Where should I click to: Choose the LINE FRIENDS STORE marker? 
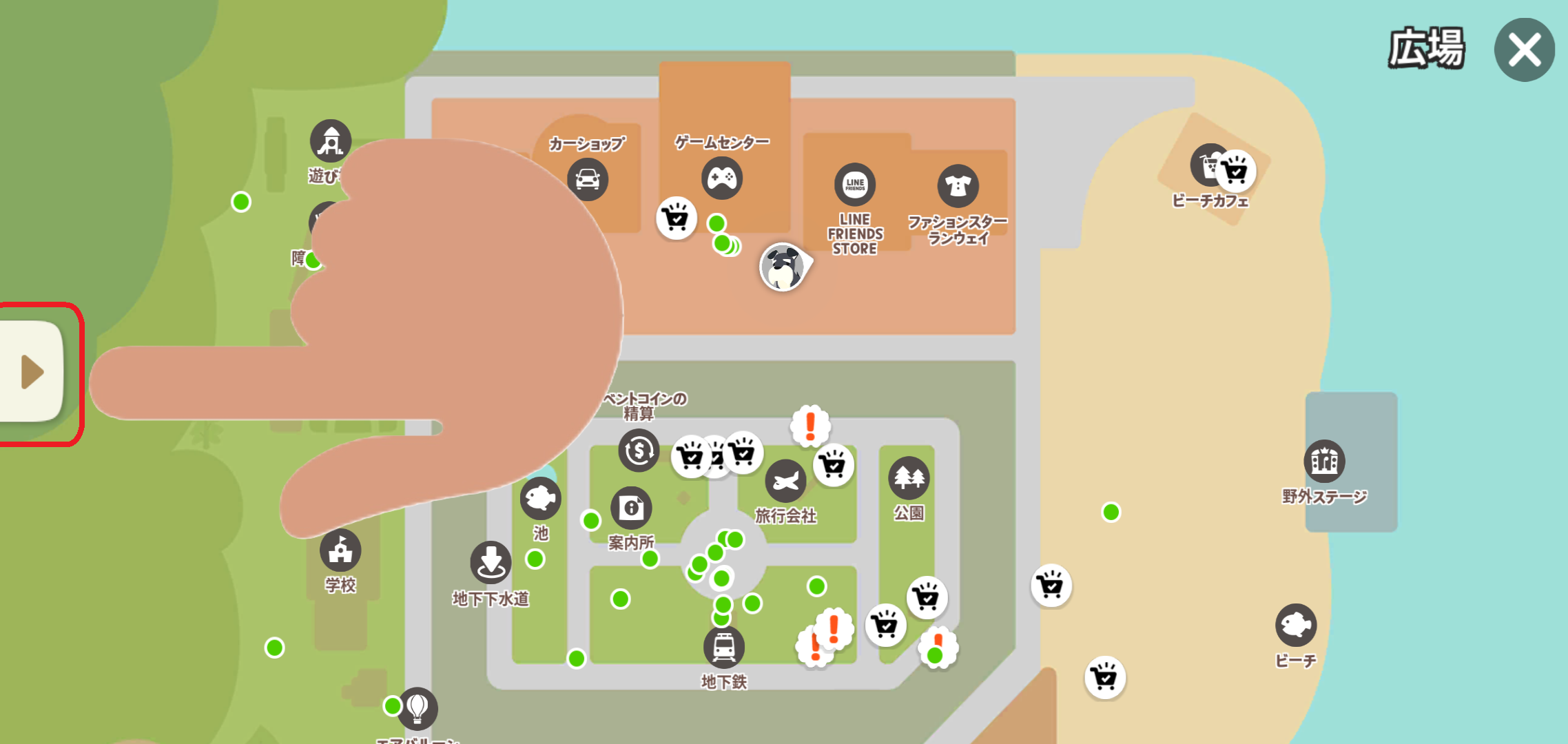tap(854, 185)
